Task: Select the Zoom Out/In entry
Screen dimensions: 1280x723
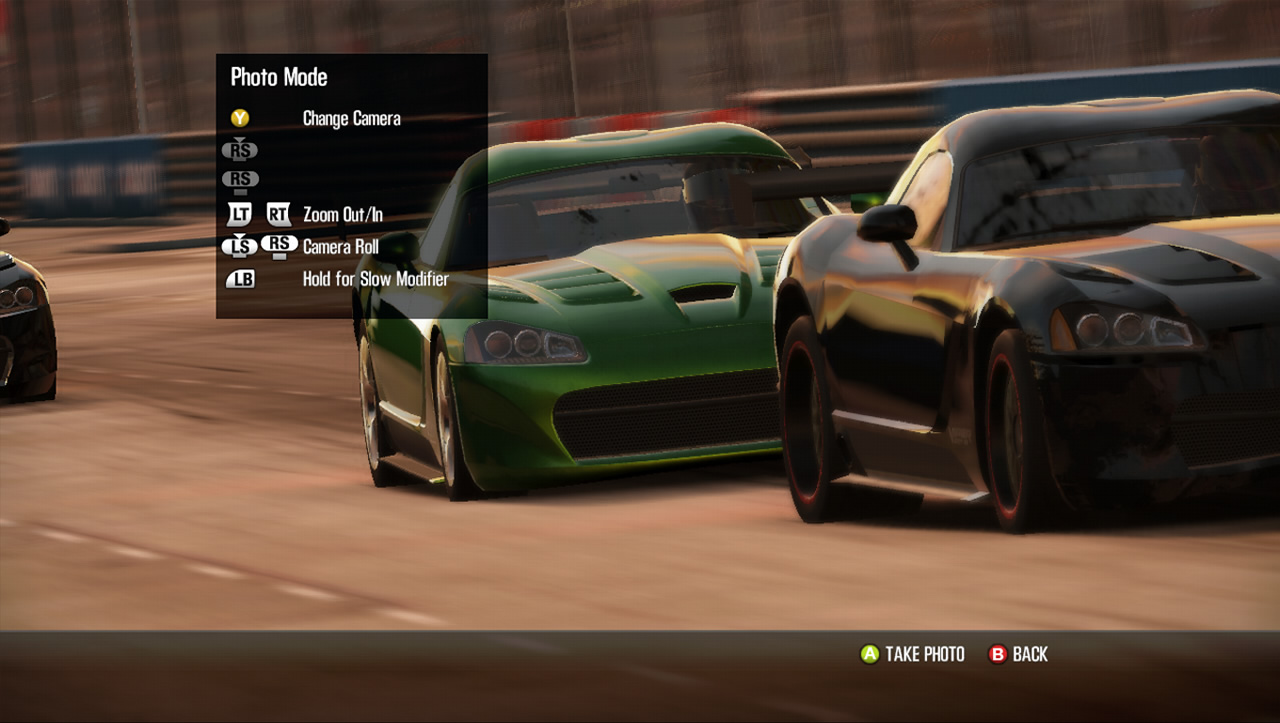Action: [x=342, y=214]
